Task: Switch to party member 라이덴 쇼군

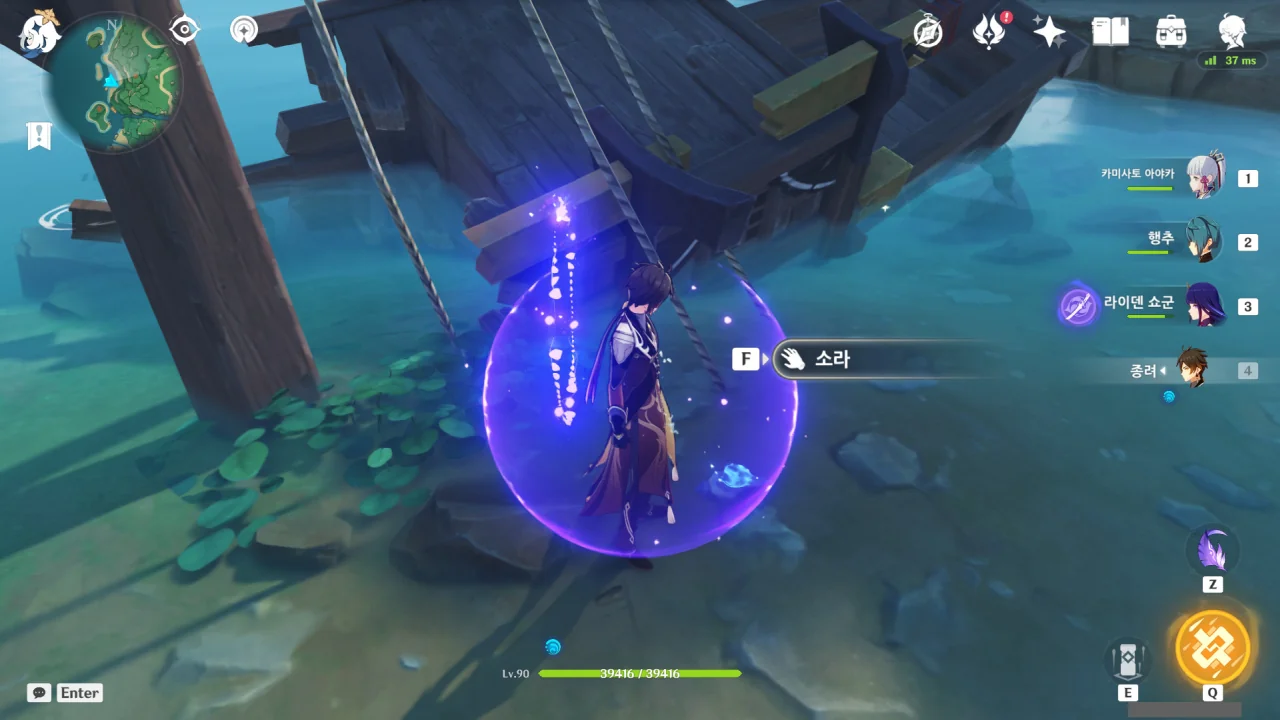Action: pyautogui.click(x=1203, y=306)
